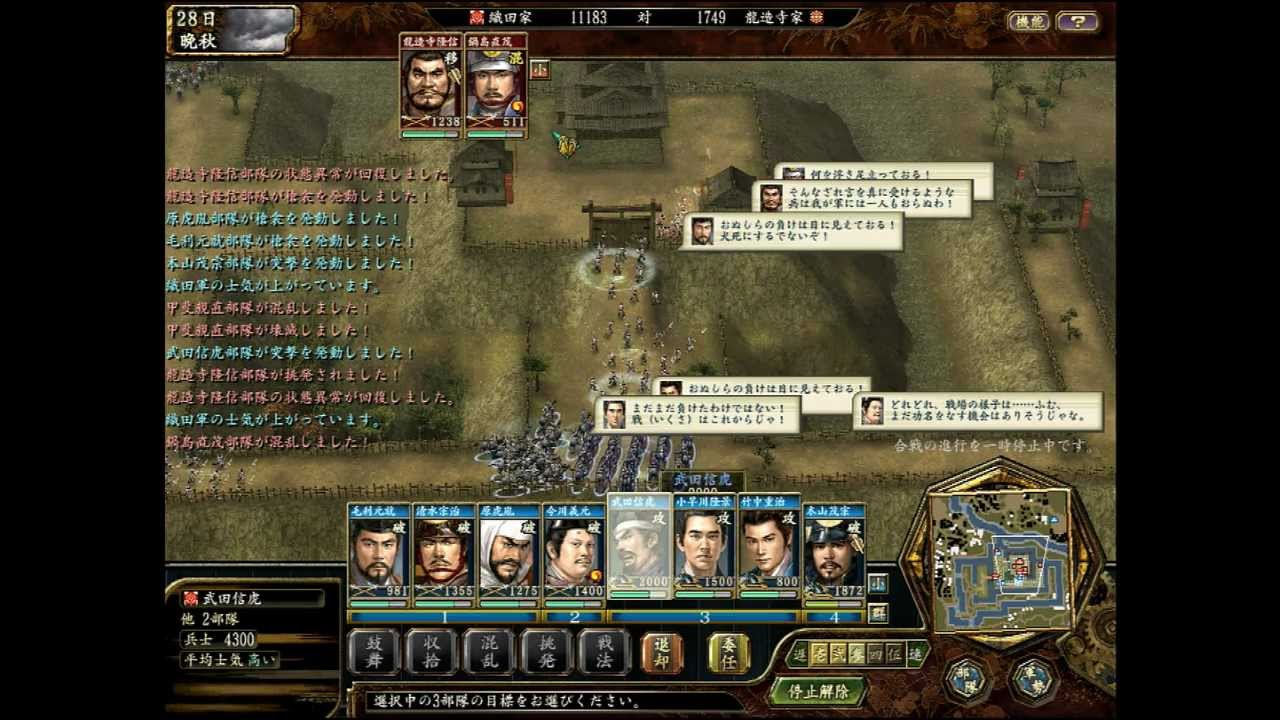Open the 戦法 (tactics) command
Image resolution: width=1280 pixels, height=720 pixels.
point(605,653)
